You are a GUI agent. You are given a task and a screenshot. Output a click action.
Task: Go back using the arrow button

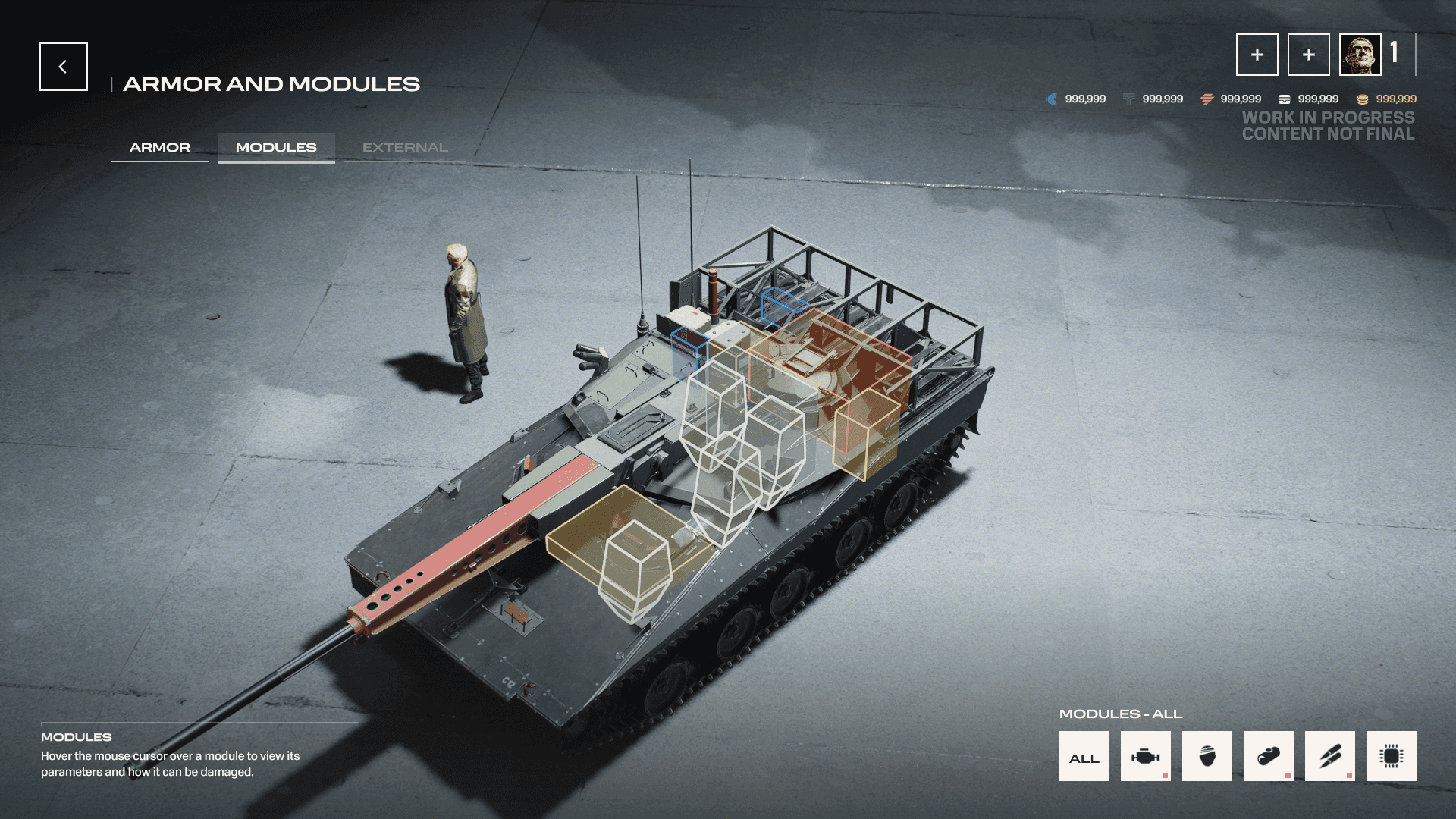[x=64, y=67]
